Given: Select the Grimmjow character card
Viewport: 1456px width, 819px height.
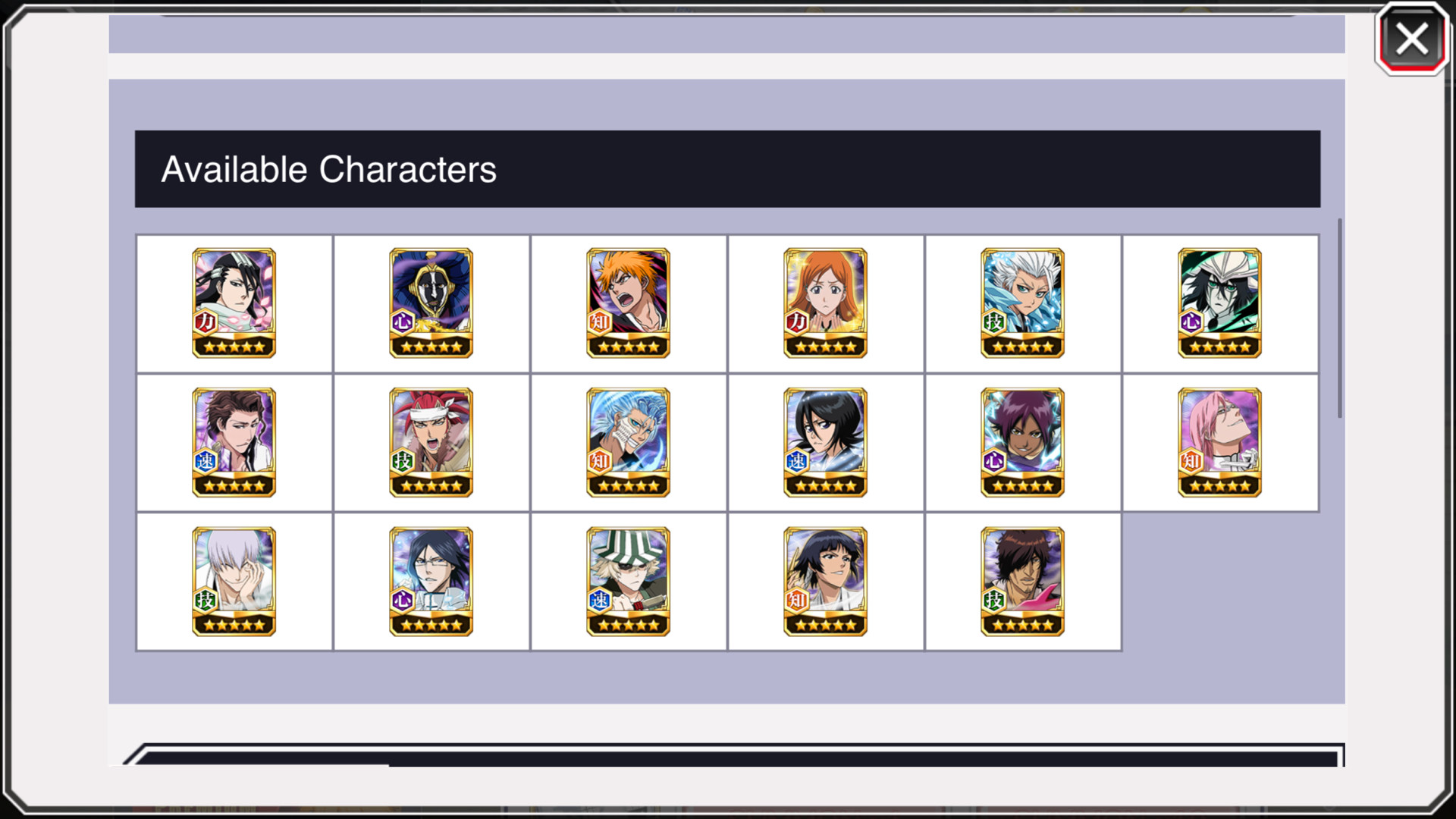Looking at the screenshot, I should point(628,441).
